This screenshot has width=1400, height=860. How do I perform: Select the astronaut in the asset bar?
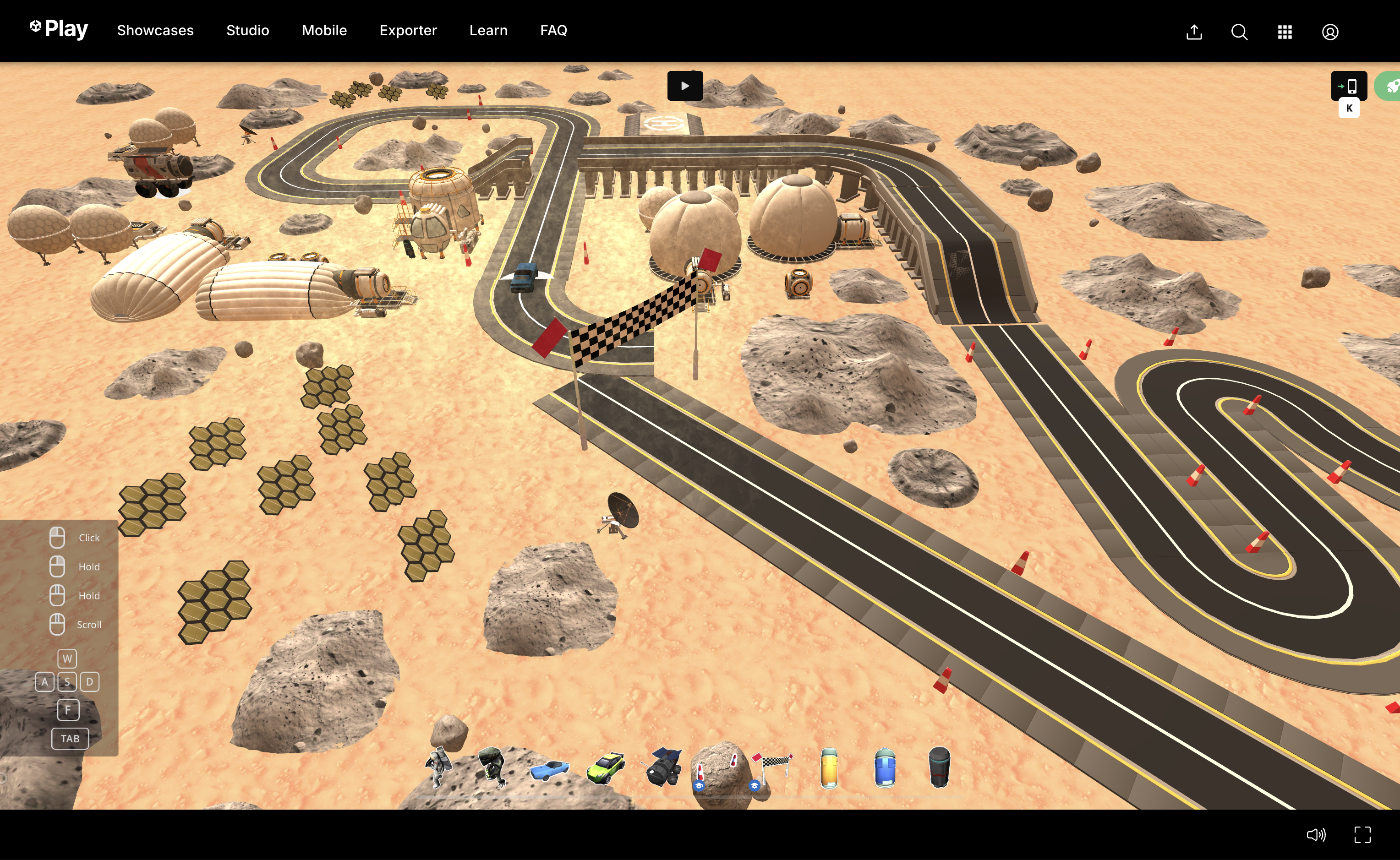point(437,768)
